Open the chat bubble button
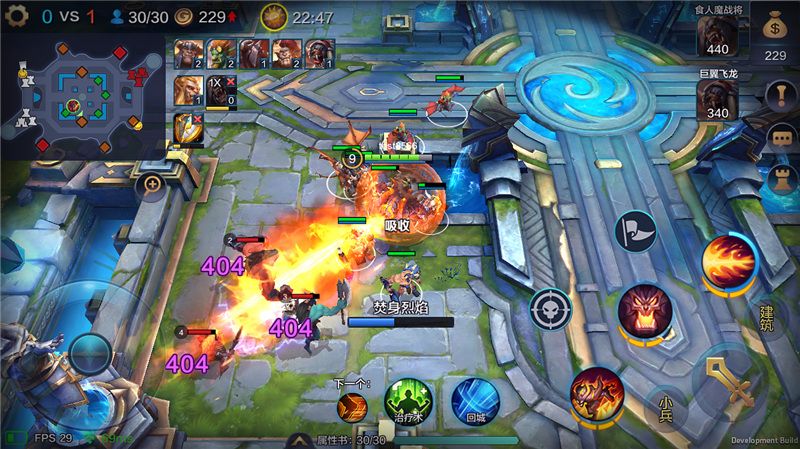 tap(780, 138)
